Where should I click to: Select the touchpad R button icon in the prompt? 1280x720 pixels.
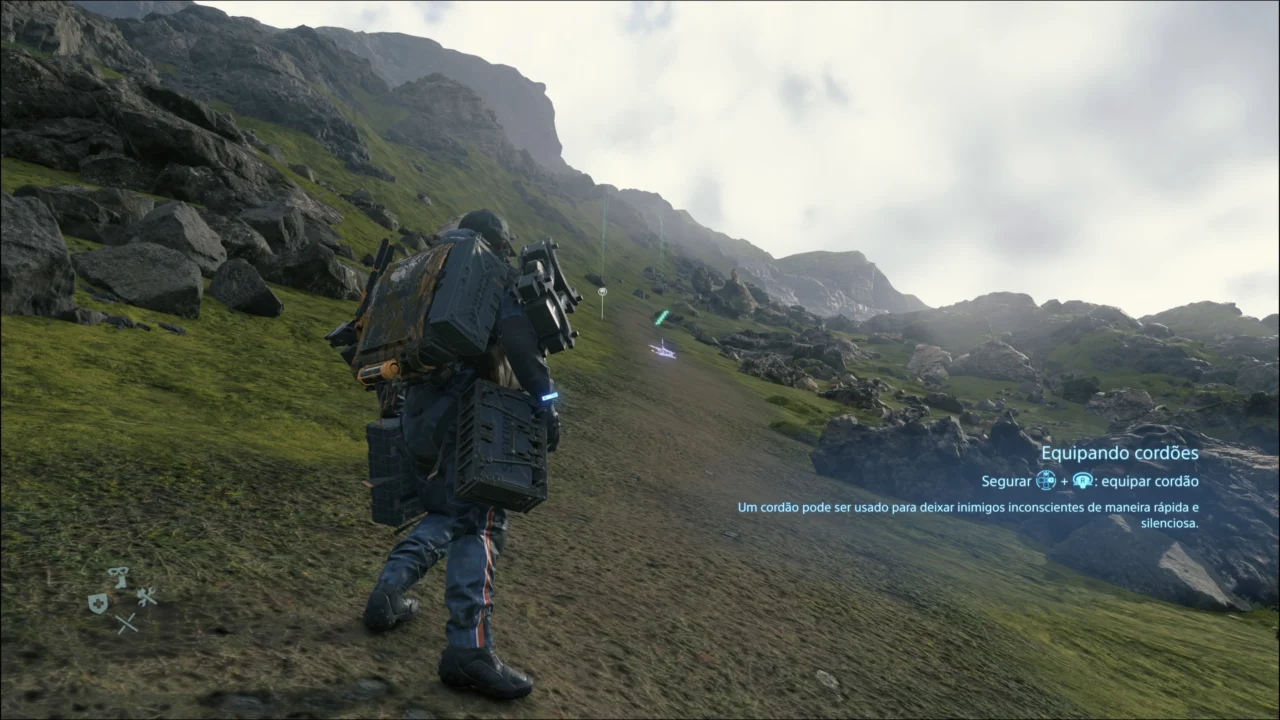pyautogui.click(x=1083, y=481)
